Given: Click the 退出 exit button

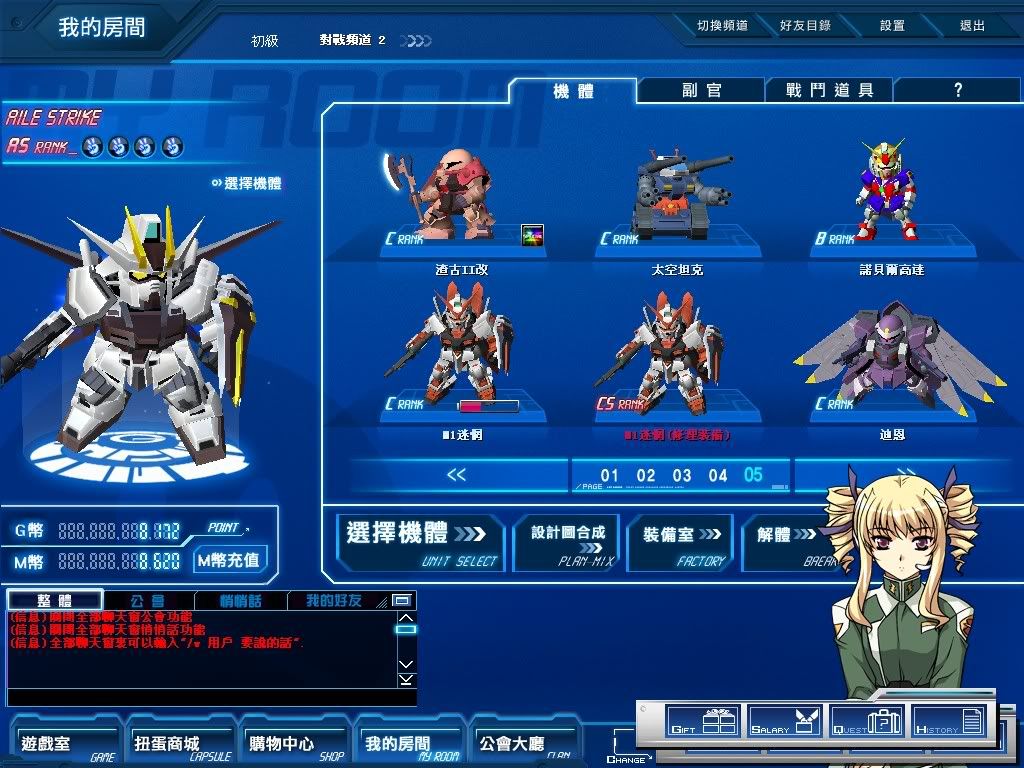Looking at the screenshot, I should [x=972, y=26].
